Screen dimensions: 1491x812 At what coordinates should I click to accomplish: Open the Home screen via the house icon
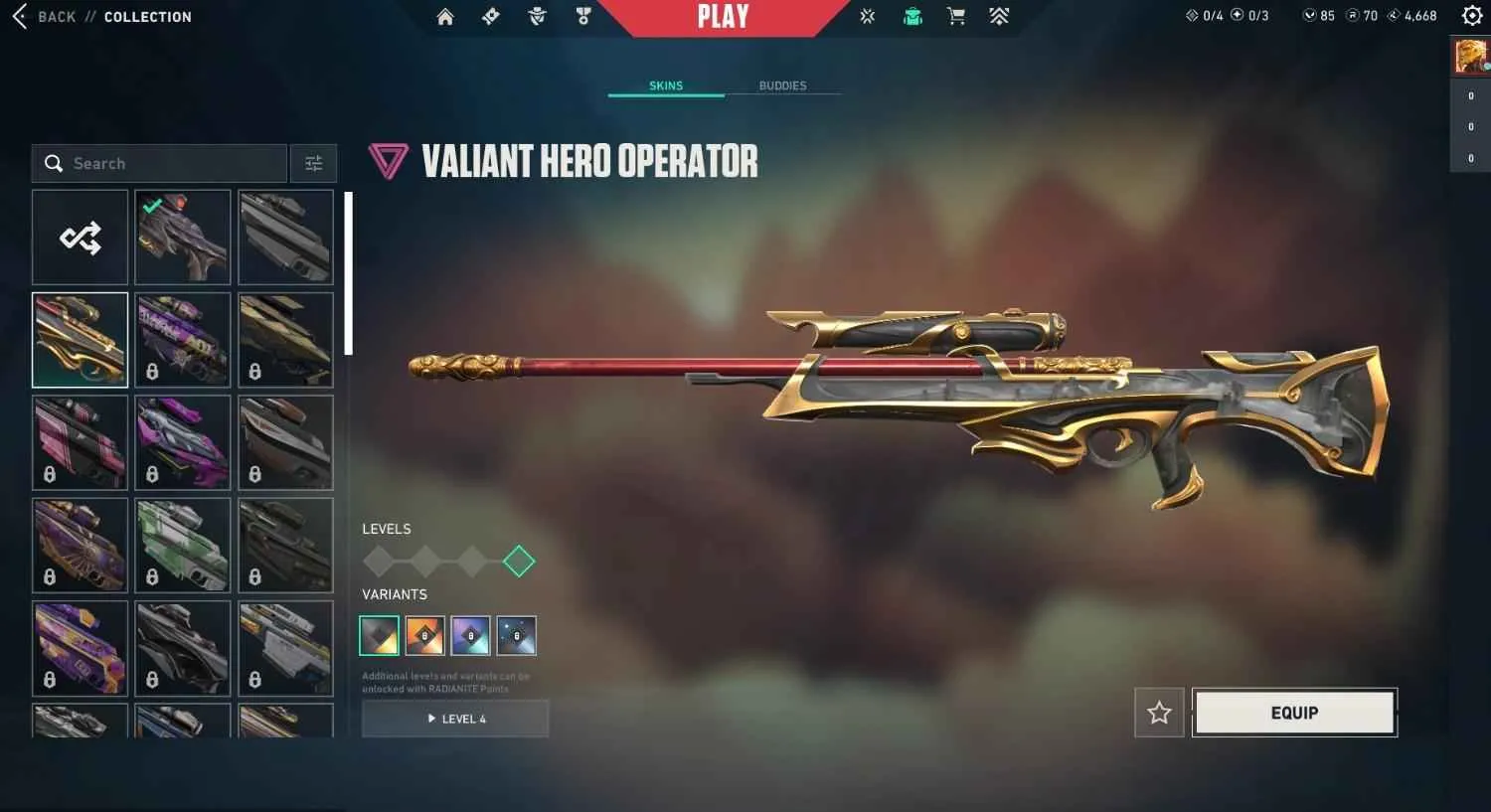[445, 16]
